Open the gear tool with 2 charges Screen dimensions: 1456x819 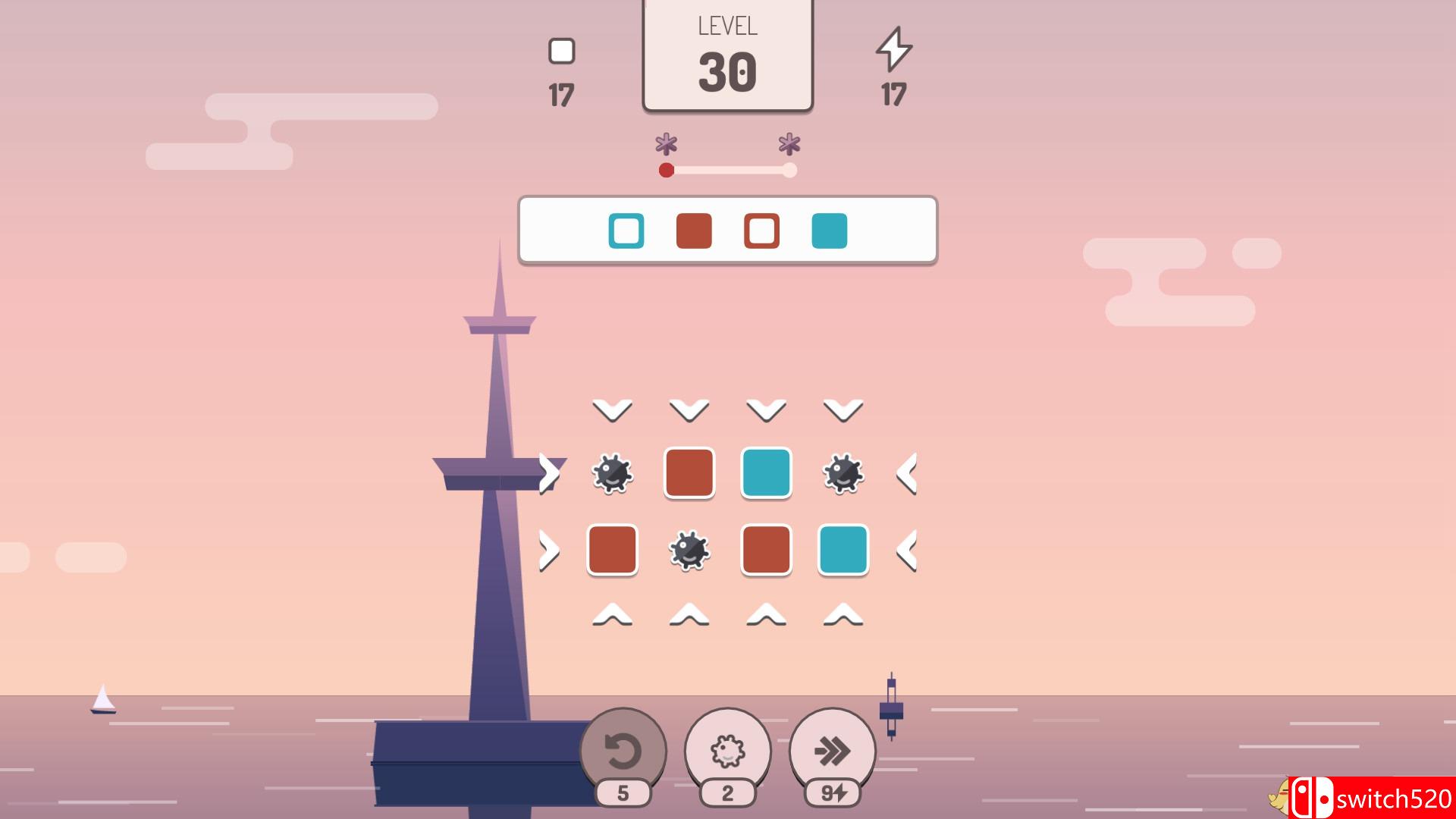point(730,751)
